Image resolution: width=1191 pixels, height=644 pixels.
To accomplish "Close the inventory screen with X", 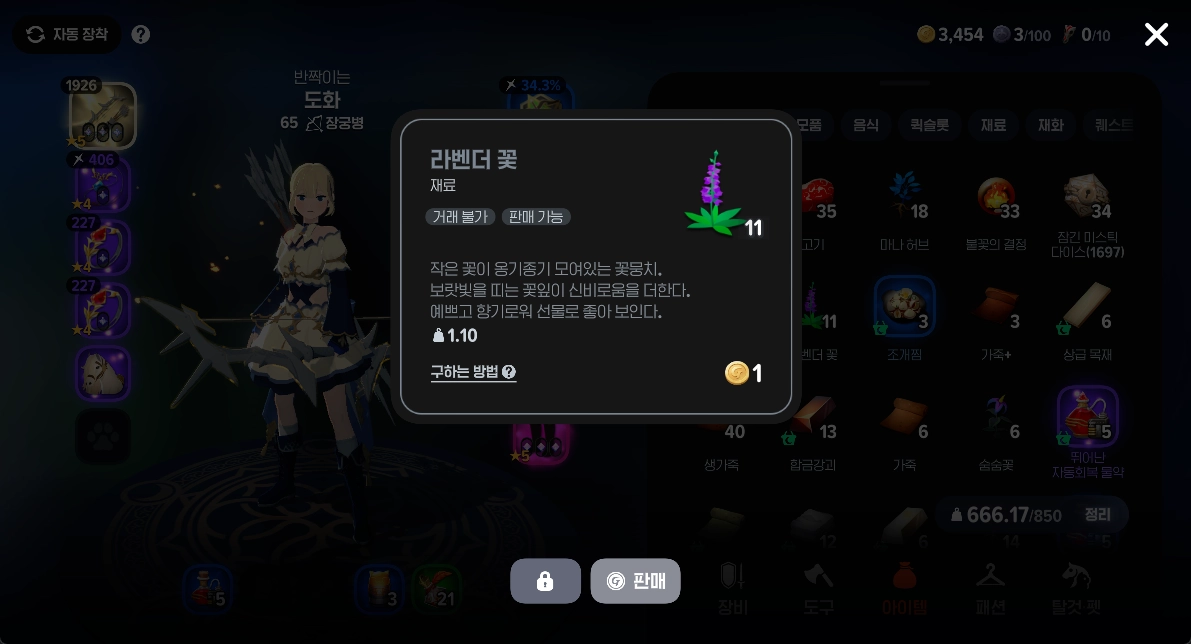I will (x=1156, y=35).
